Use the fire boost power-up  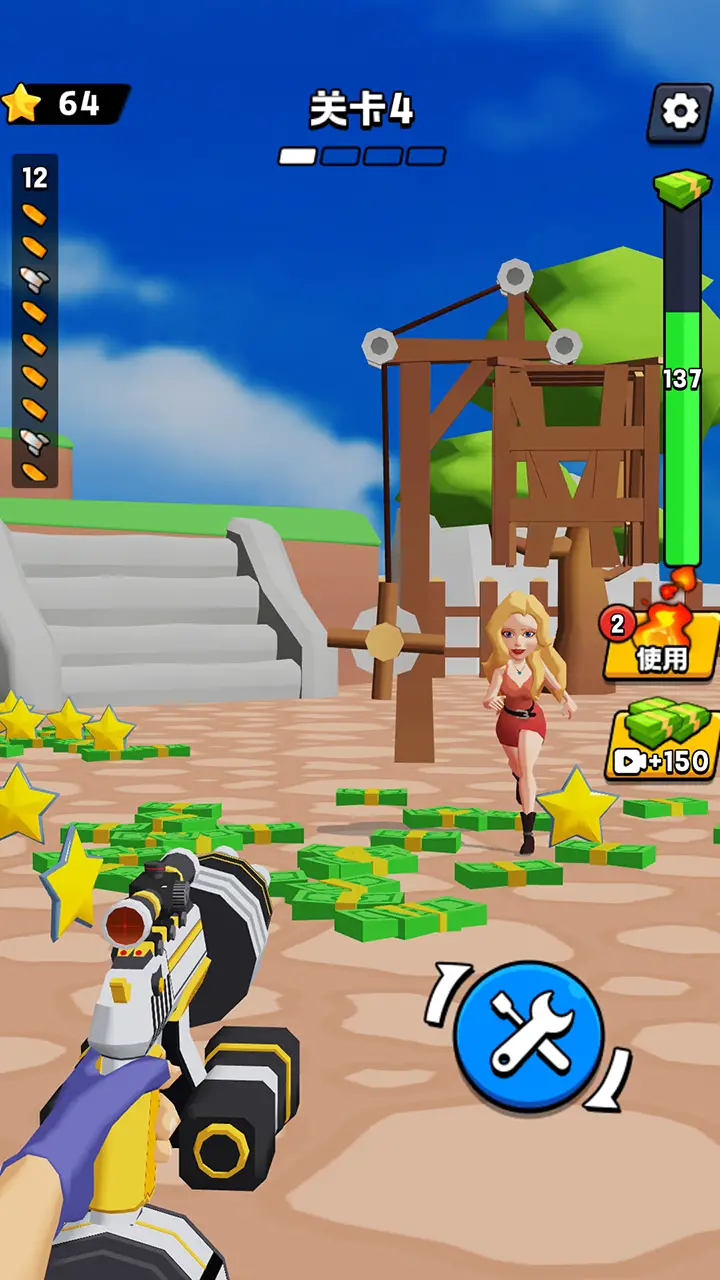pyautogui.click(x=662, y=645)
